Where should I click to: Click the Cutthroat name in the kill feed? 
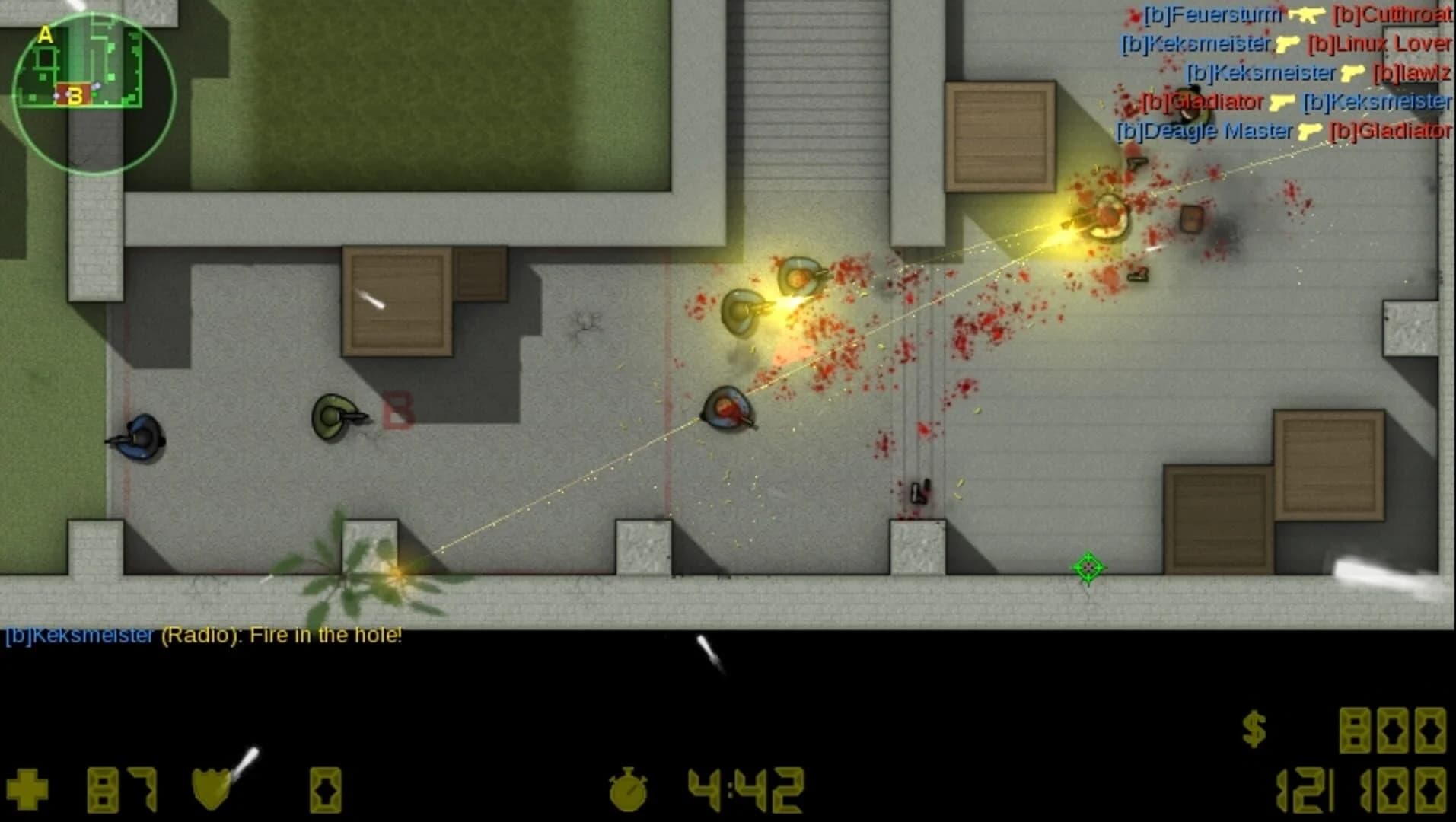(1394, 15)
